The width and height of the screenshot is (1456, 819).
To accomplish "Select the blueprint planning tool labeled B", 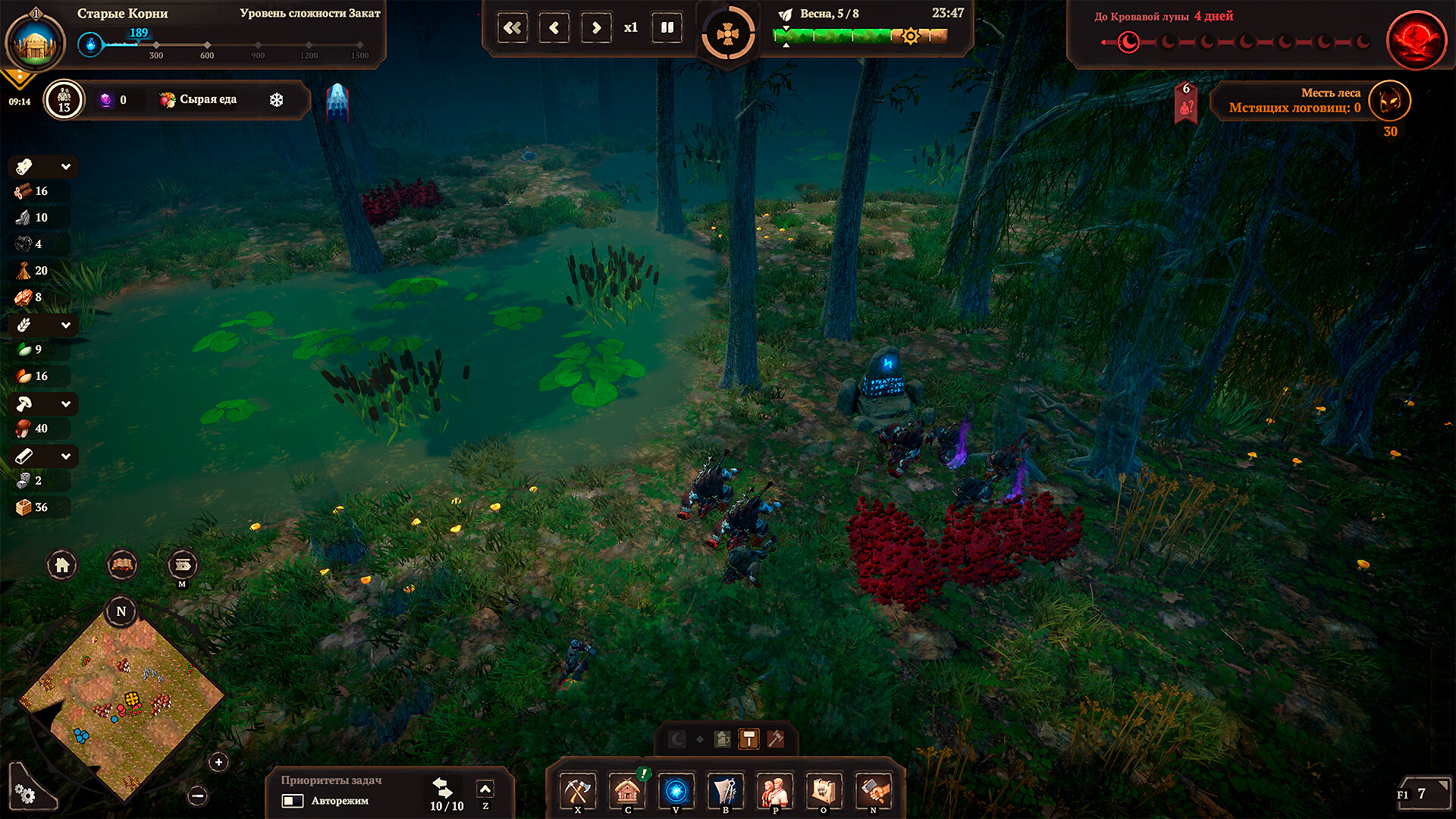I will point(725,791).
